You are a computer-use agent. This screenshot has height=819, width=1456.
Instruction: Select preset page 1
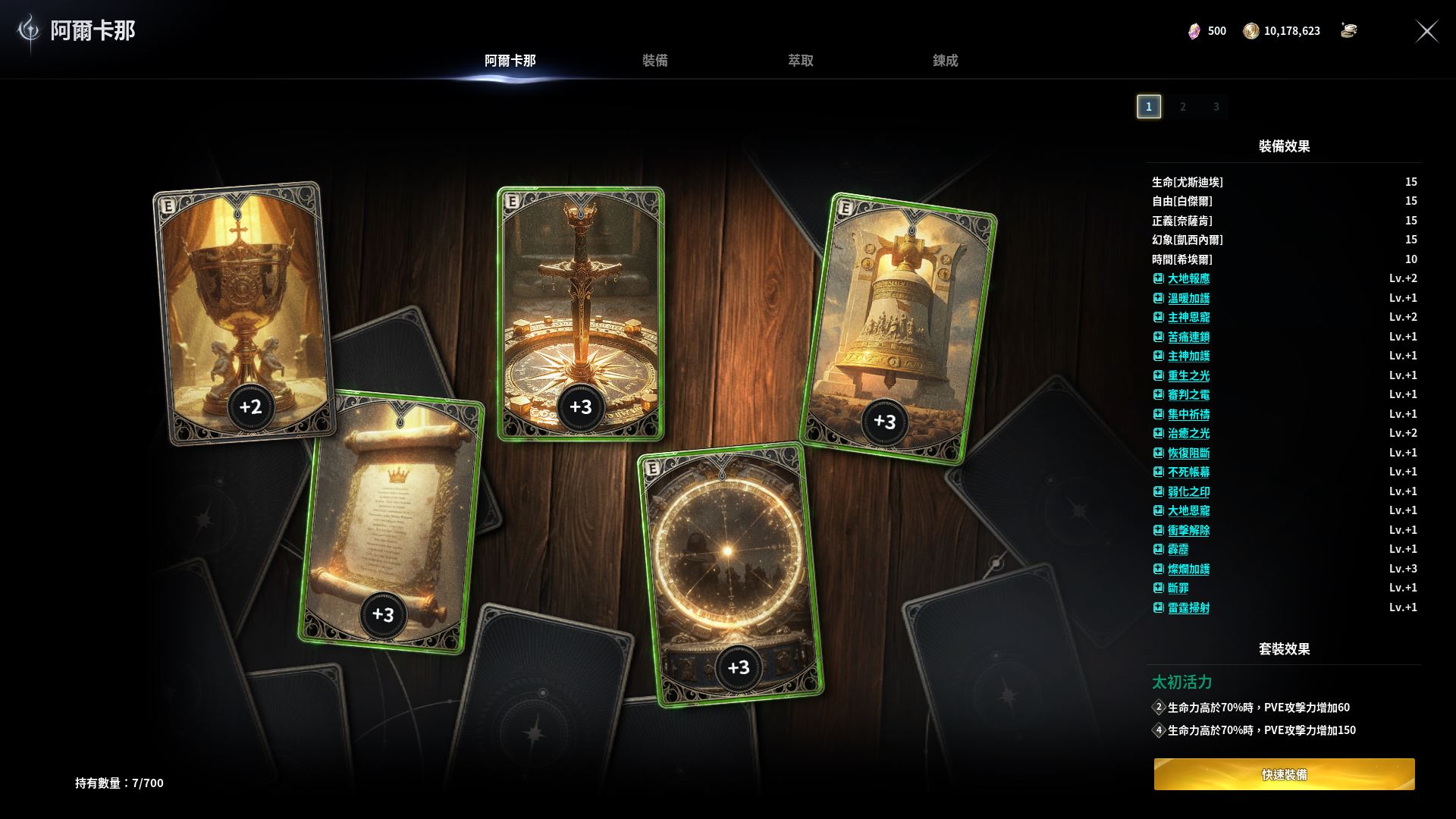point(1149,107)
